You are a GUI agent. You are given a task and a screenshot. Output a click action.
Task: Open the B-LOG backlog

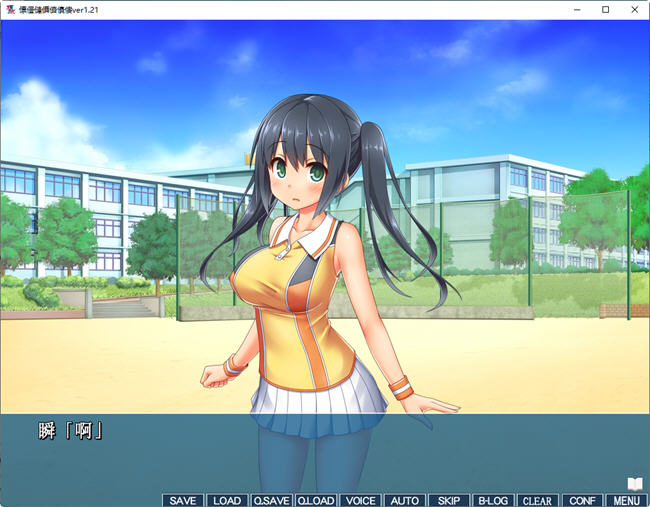[493, 500]
